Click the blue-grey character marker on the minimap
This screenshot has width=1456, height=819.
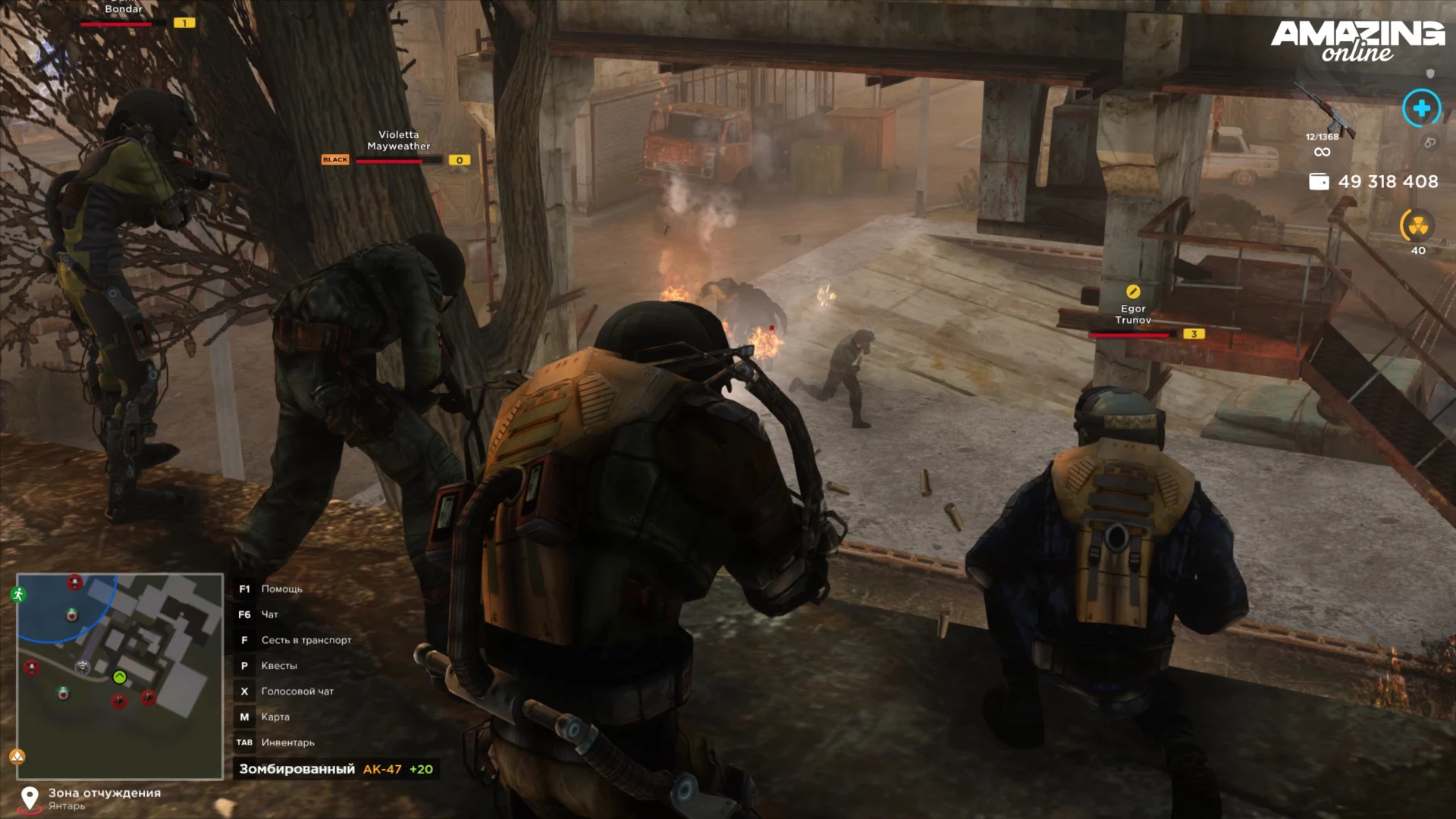coord(83,667)
